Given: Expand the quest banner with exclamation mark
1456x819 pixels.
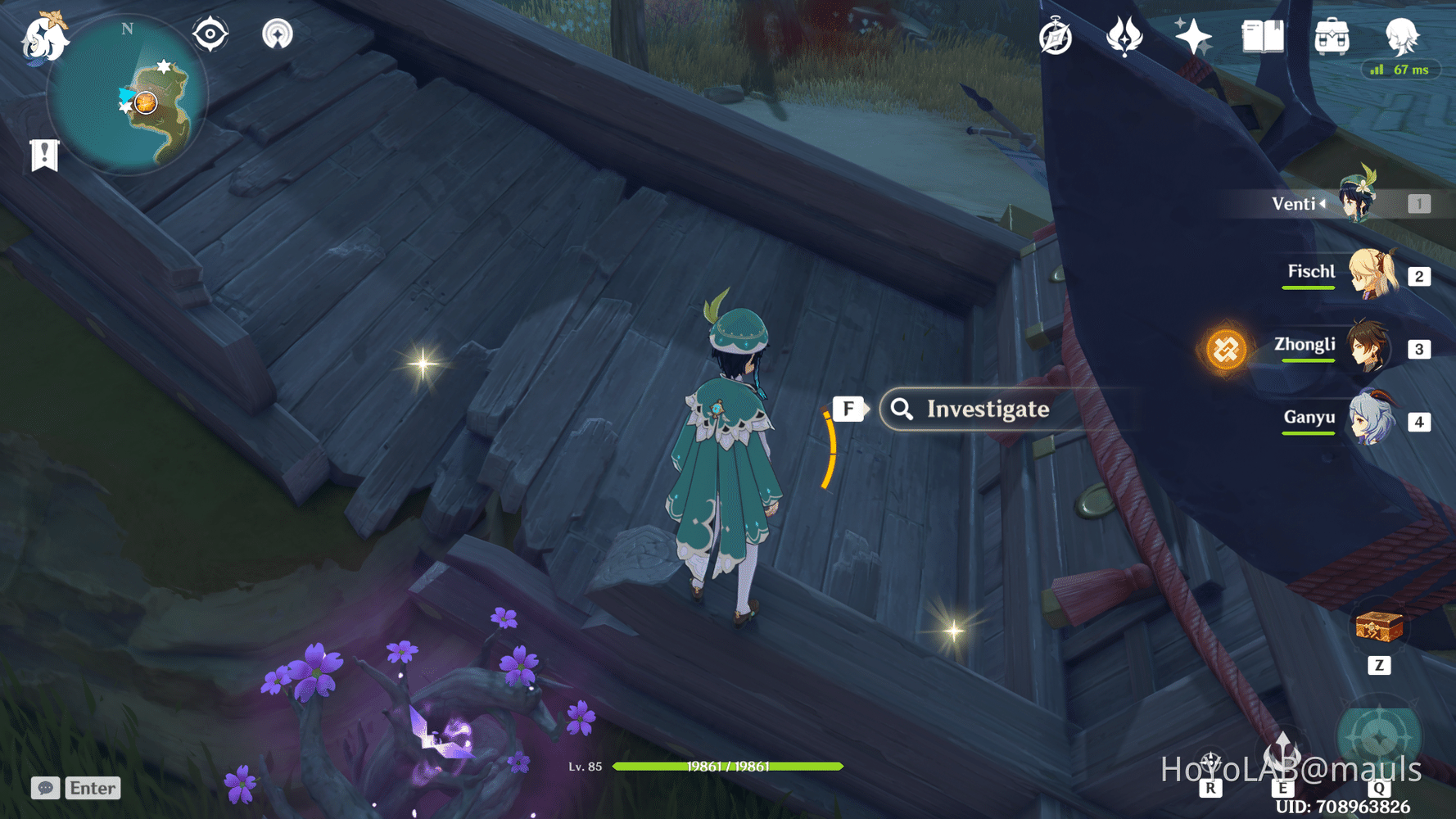Looking at the screenshot, I should 43,153.
